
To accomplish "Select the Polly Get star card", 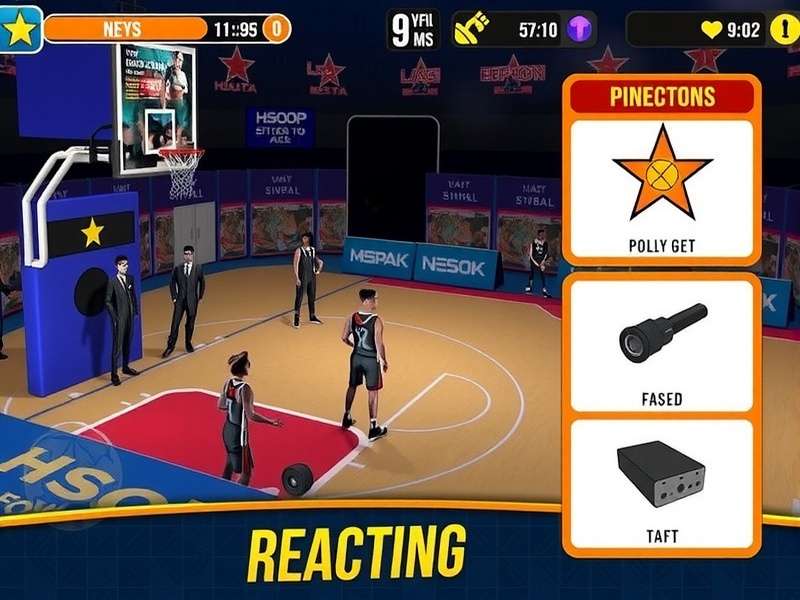I will (661, 187).
